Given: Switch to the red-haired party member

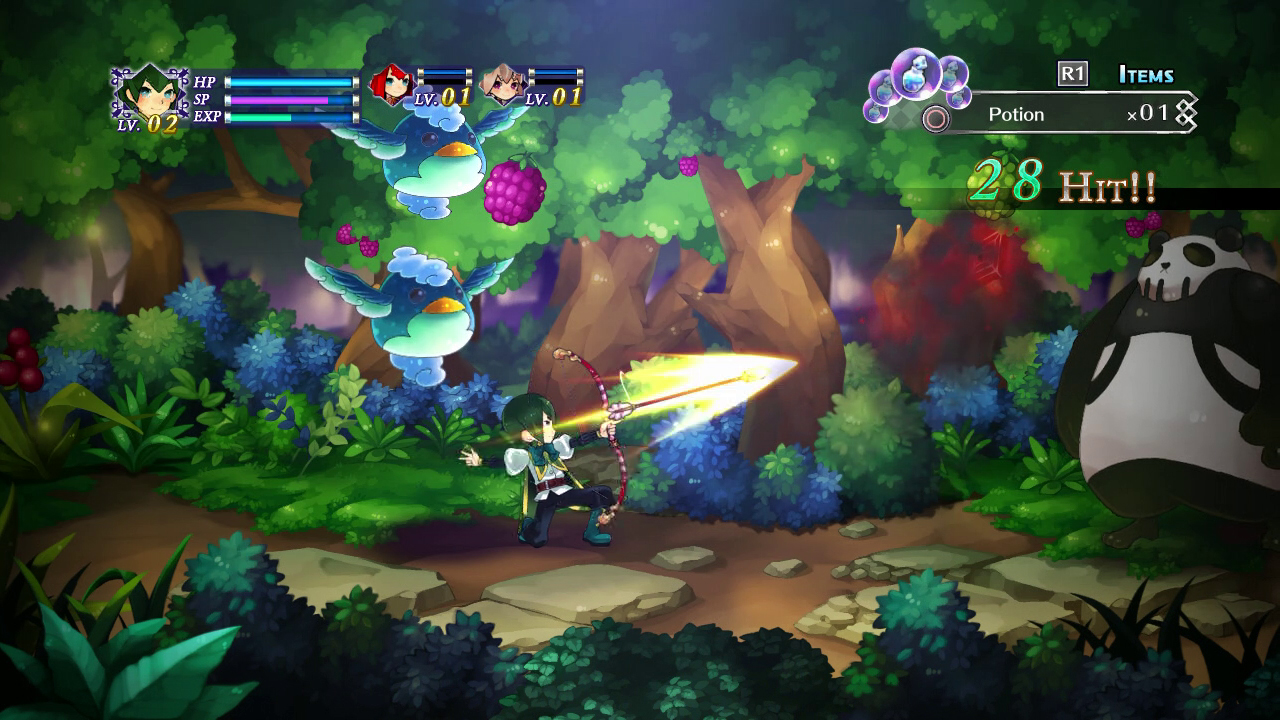Looking at the screenshot, I should [391, 85].
